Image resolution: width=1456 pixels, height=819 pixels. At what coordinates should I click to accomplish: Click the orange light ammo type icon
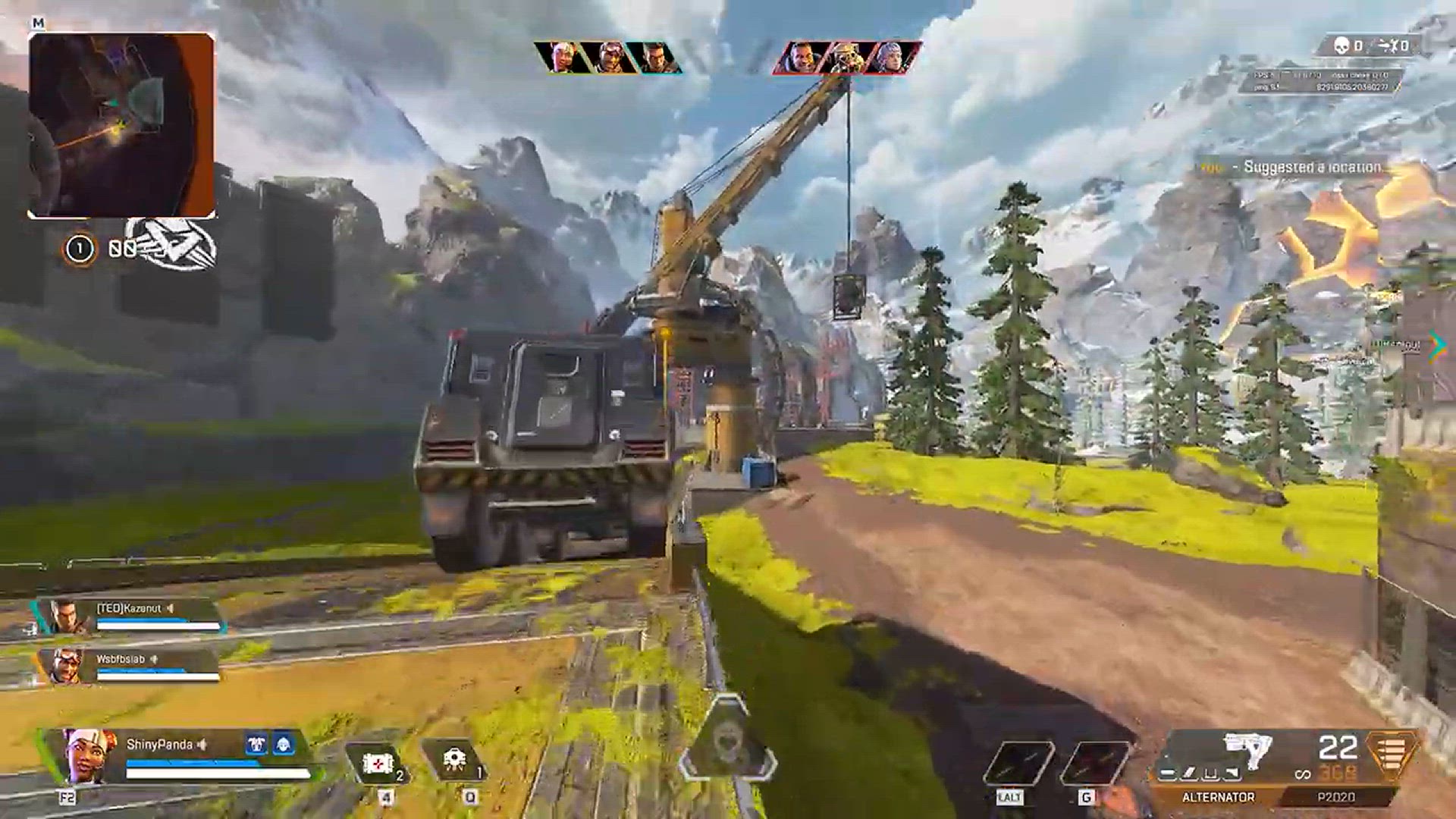(1391, 755)
